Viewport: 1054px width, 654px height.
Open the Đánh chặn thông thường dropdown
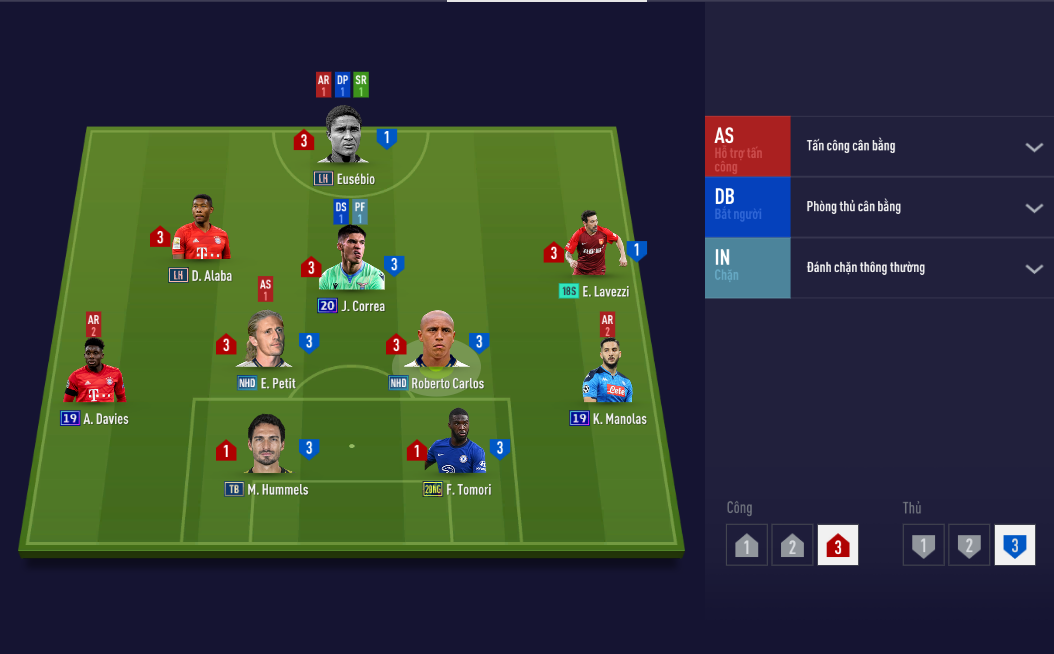pos(1033,268)
